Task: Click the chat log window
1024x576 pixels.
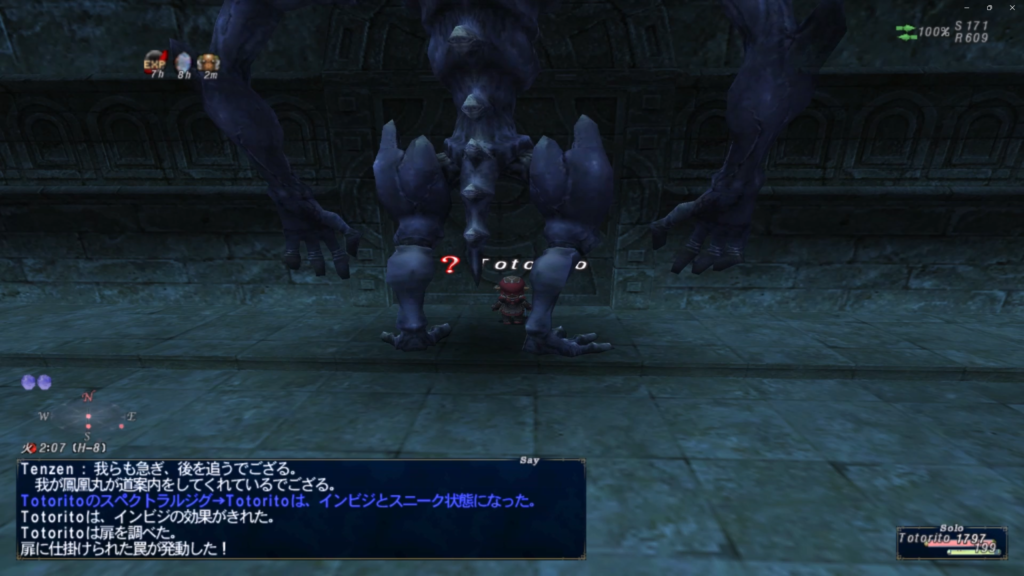Action: [300, 508]
